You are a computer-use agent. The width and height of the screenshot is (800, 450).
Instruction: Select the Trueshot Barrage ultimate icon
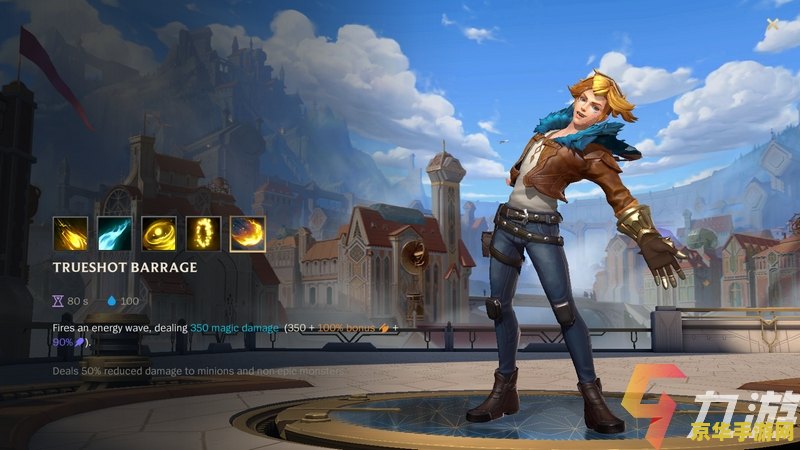tap(247, 233)
